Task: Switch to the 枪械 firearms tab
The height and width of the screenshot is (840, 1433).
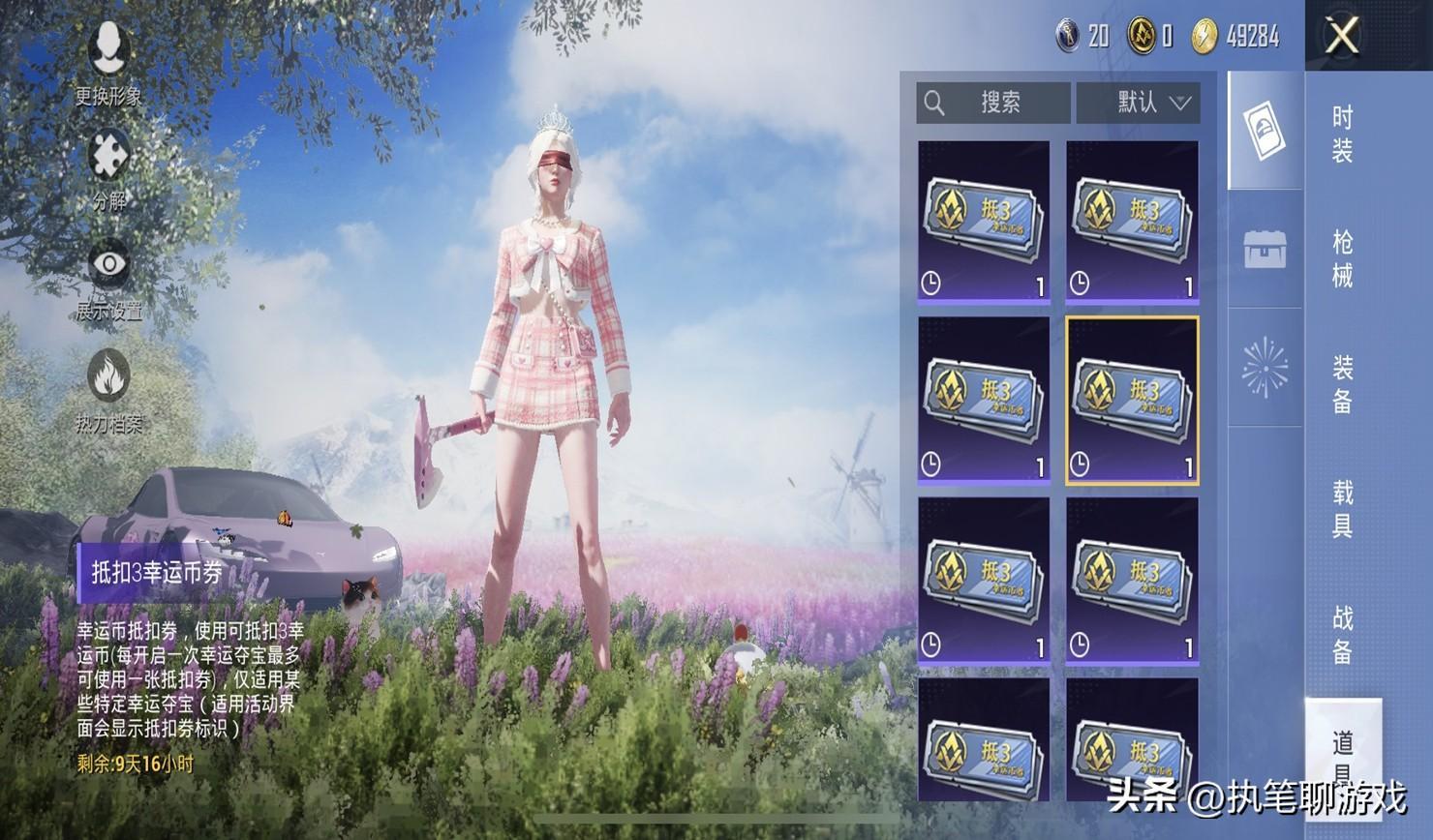Action: point(1342,258)
